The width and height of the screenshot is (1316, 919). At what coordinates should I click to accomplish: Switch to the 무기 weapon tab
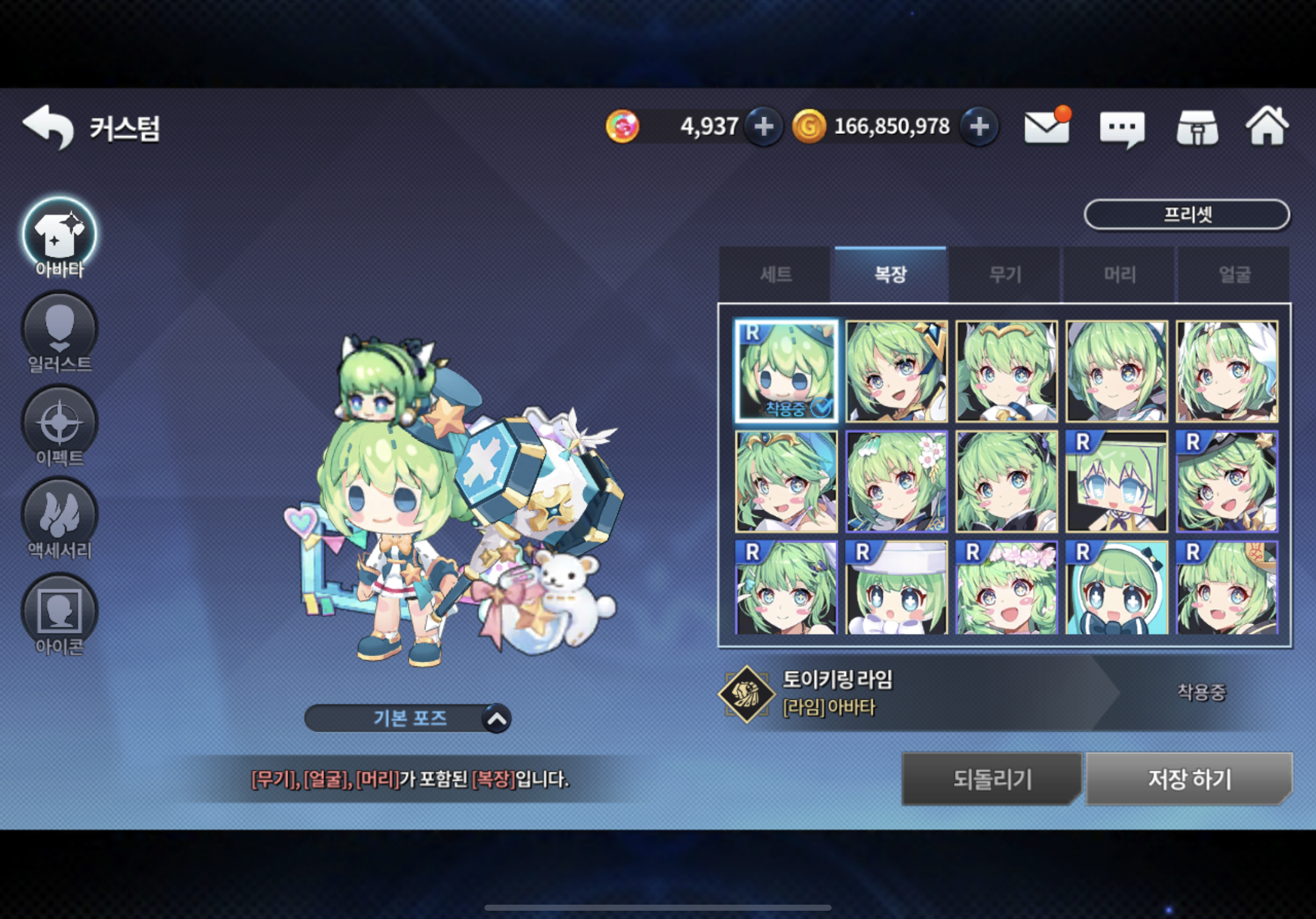[x=1005, y=274]
